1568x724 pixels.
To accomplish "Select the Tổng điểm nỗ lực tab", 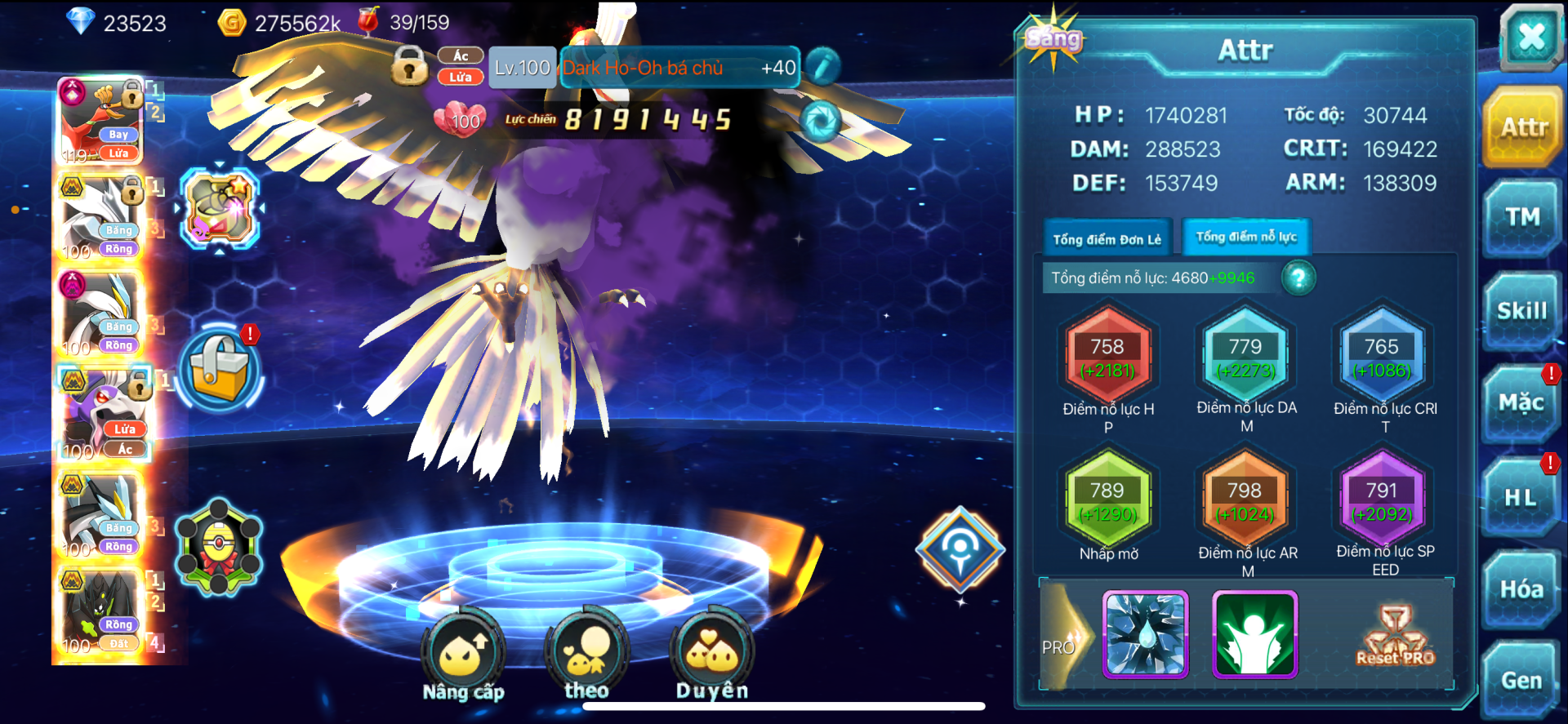I will pos(1246,237).
